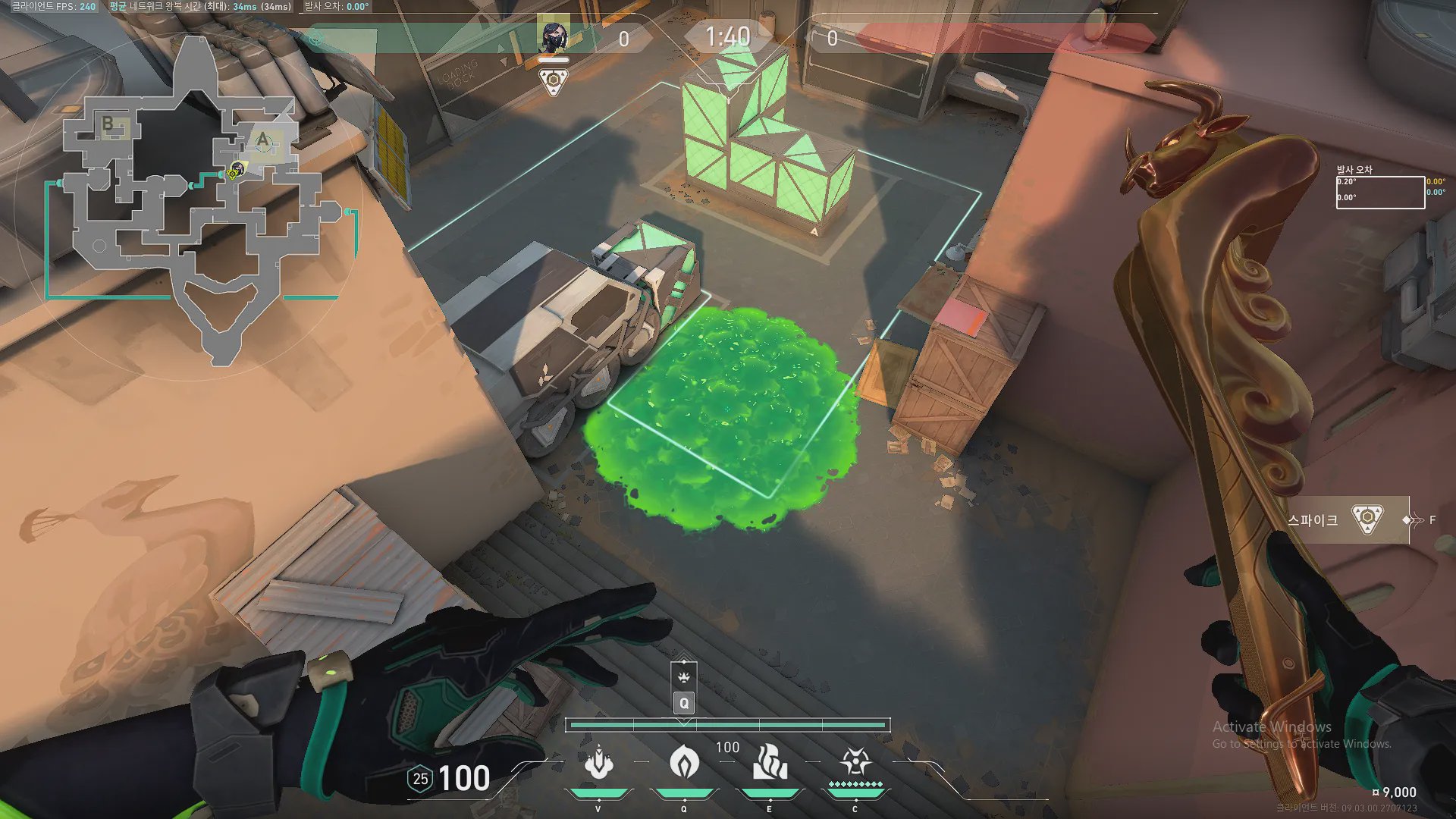This screenshot has width=1456, height=819.
Task: Select the Snake Bite ability icon
Action: point(598,762)
